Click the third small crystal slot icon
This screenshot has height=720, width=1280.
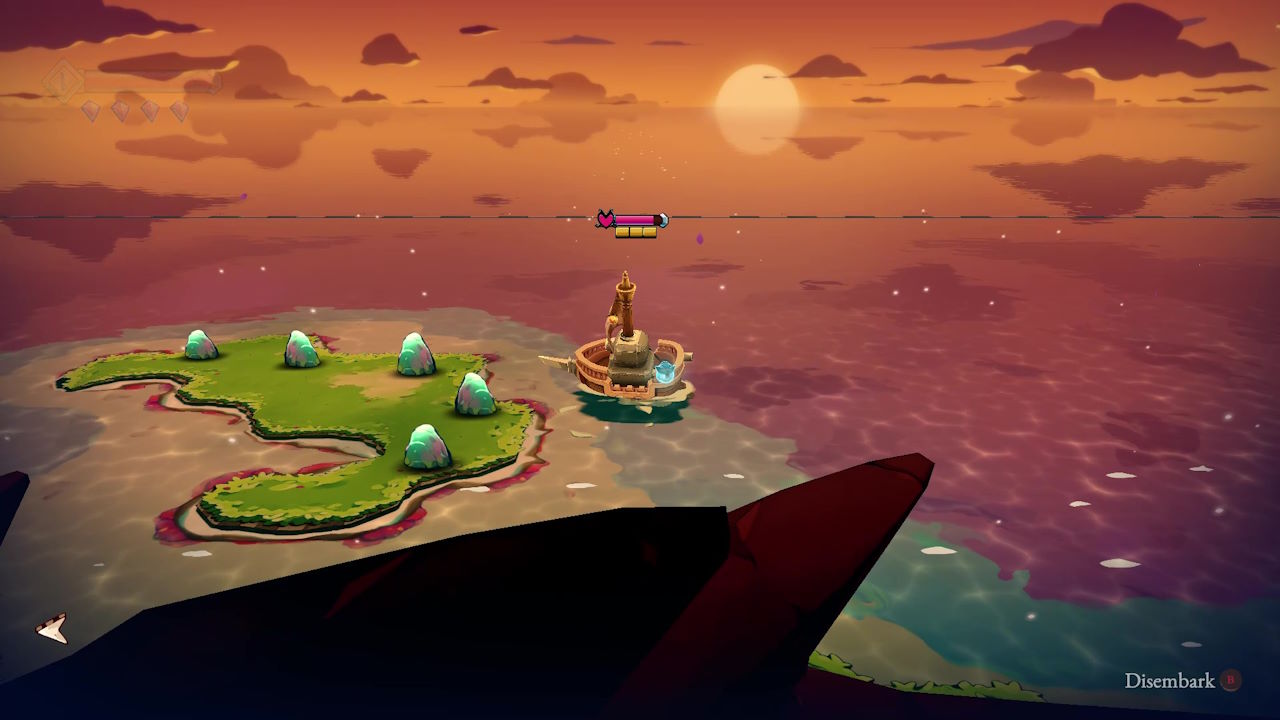coord(150,109)
